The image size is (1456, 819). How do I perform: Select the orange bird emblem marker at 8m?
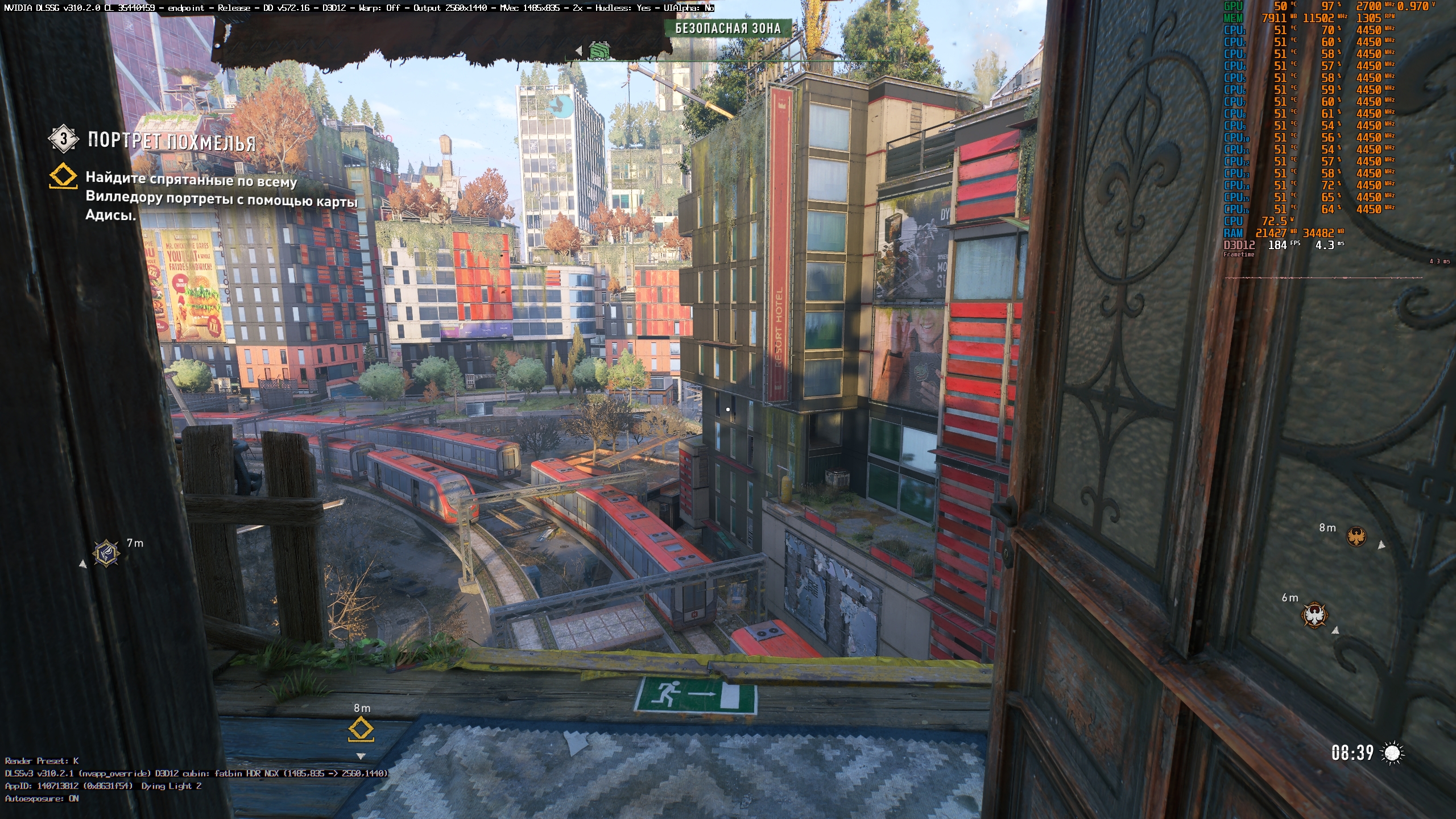(1356, 536)
